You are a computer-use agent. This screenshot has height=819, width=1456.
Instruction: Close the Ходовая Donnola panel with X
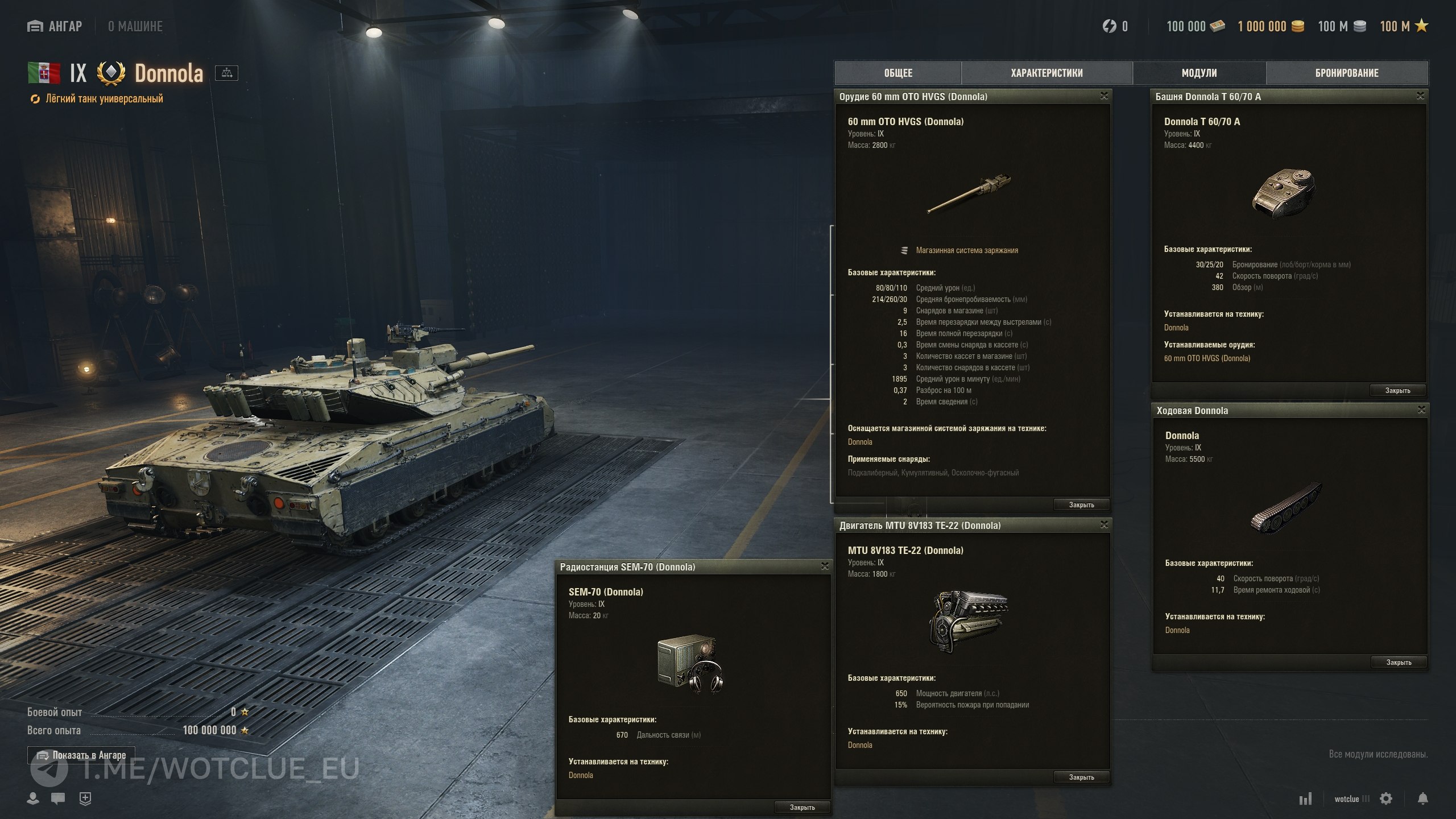1421,410
